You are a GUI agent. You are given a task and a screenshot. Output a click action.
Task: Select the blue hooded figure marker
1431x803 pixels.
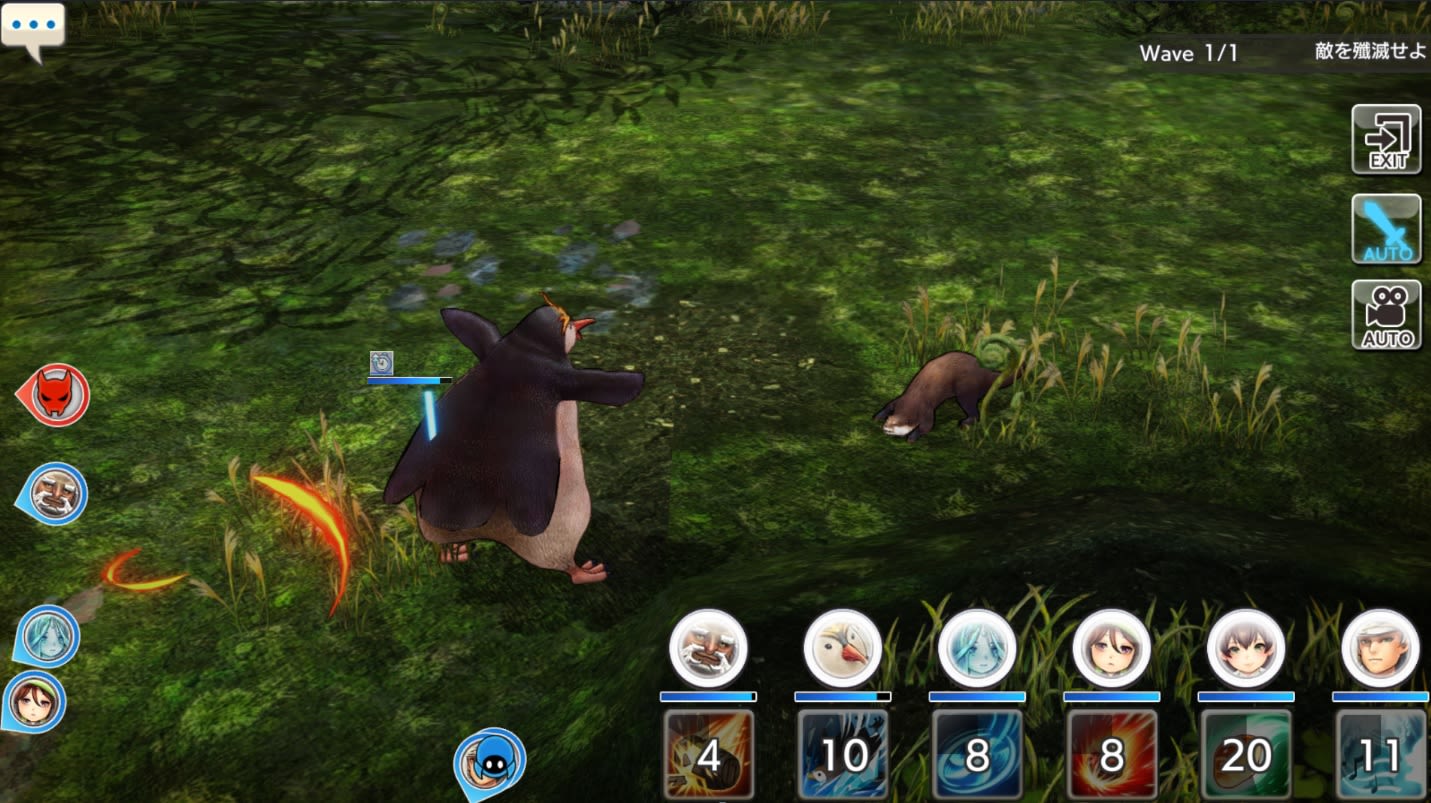pos(491,762)
